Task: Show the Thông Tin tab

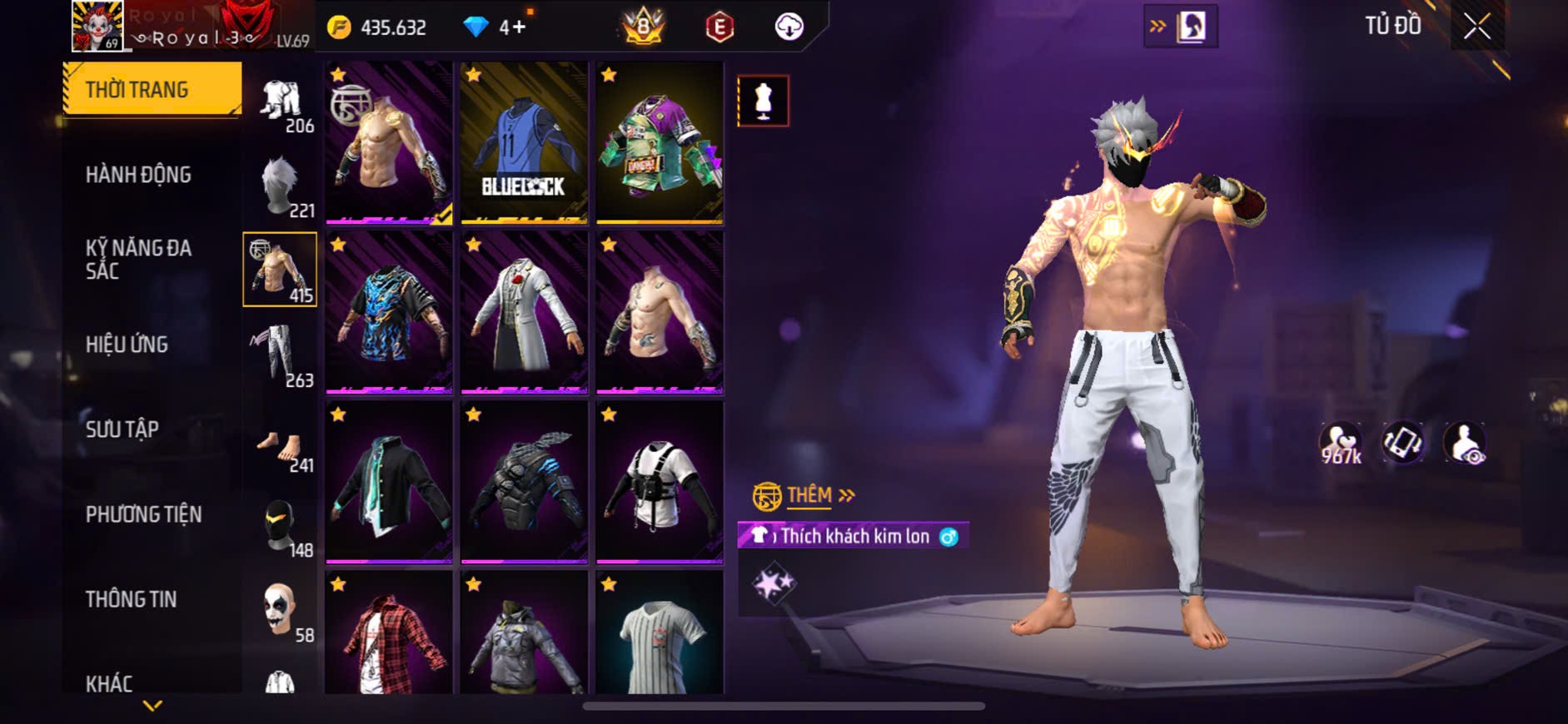Action: 131,599
